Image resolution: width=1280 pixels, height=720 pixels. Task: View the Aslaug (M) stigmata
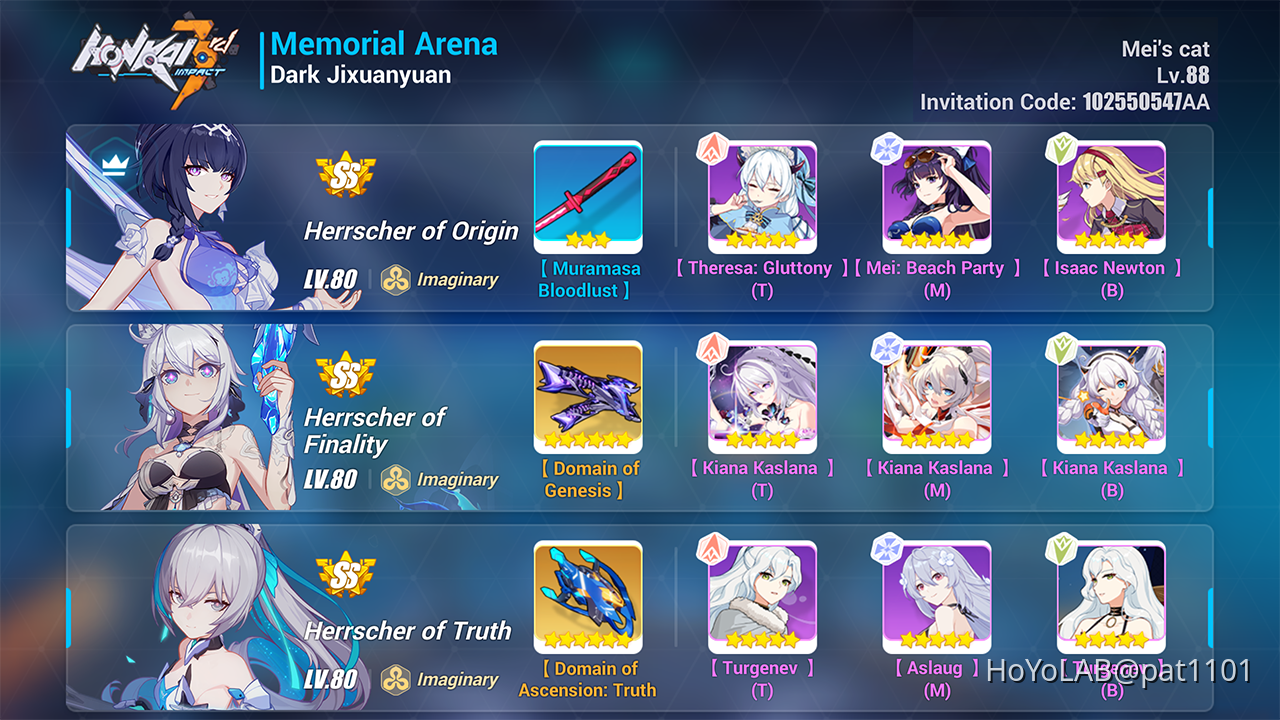937,597
